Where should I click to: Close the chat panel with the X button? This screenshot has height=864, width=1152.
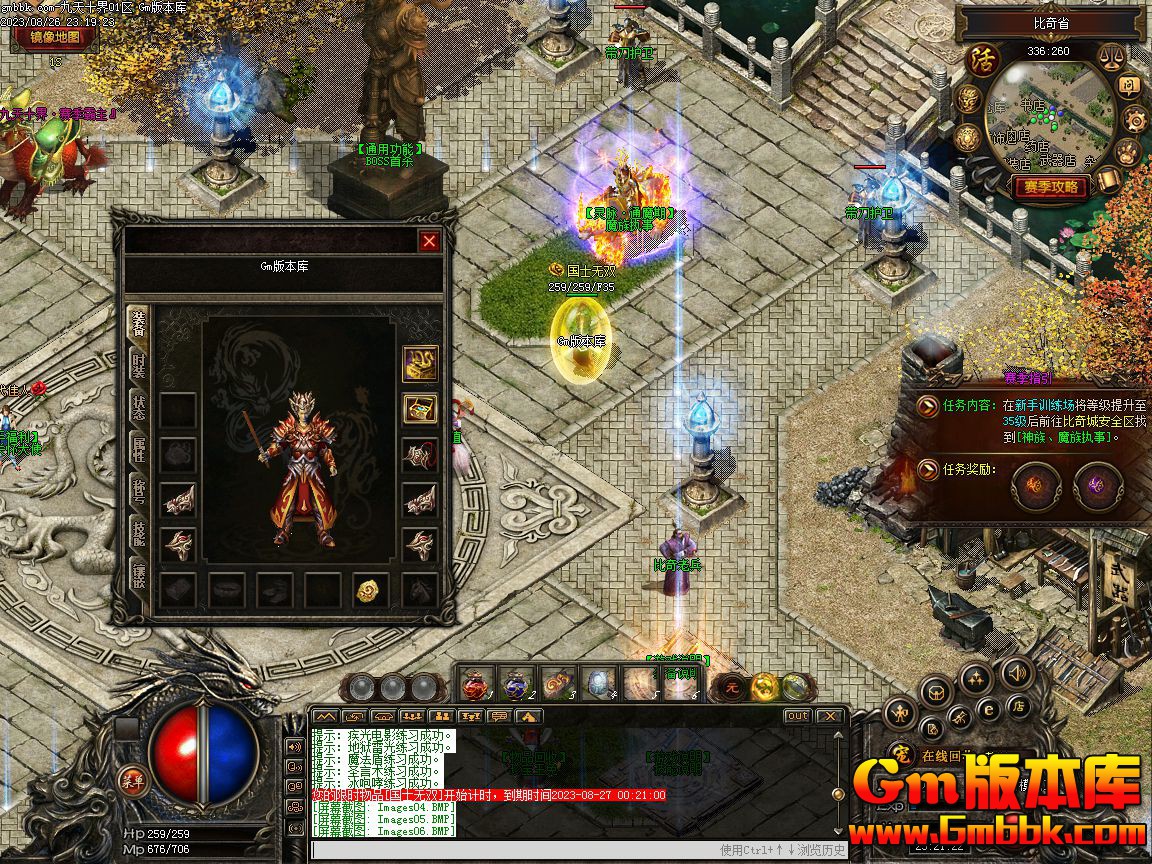point(829,716)
